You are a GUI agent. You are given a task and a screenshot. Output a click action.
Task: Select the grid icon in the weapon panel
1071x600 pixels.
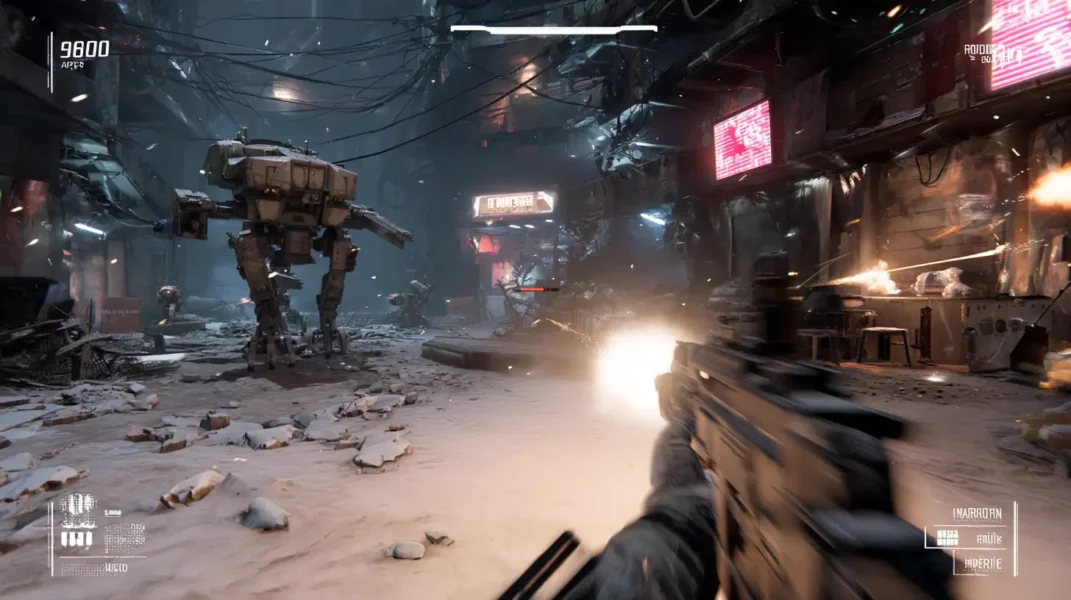pos(947,538)
